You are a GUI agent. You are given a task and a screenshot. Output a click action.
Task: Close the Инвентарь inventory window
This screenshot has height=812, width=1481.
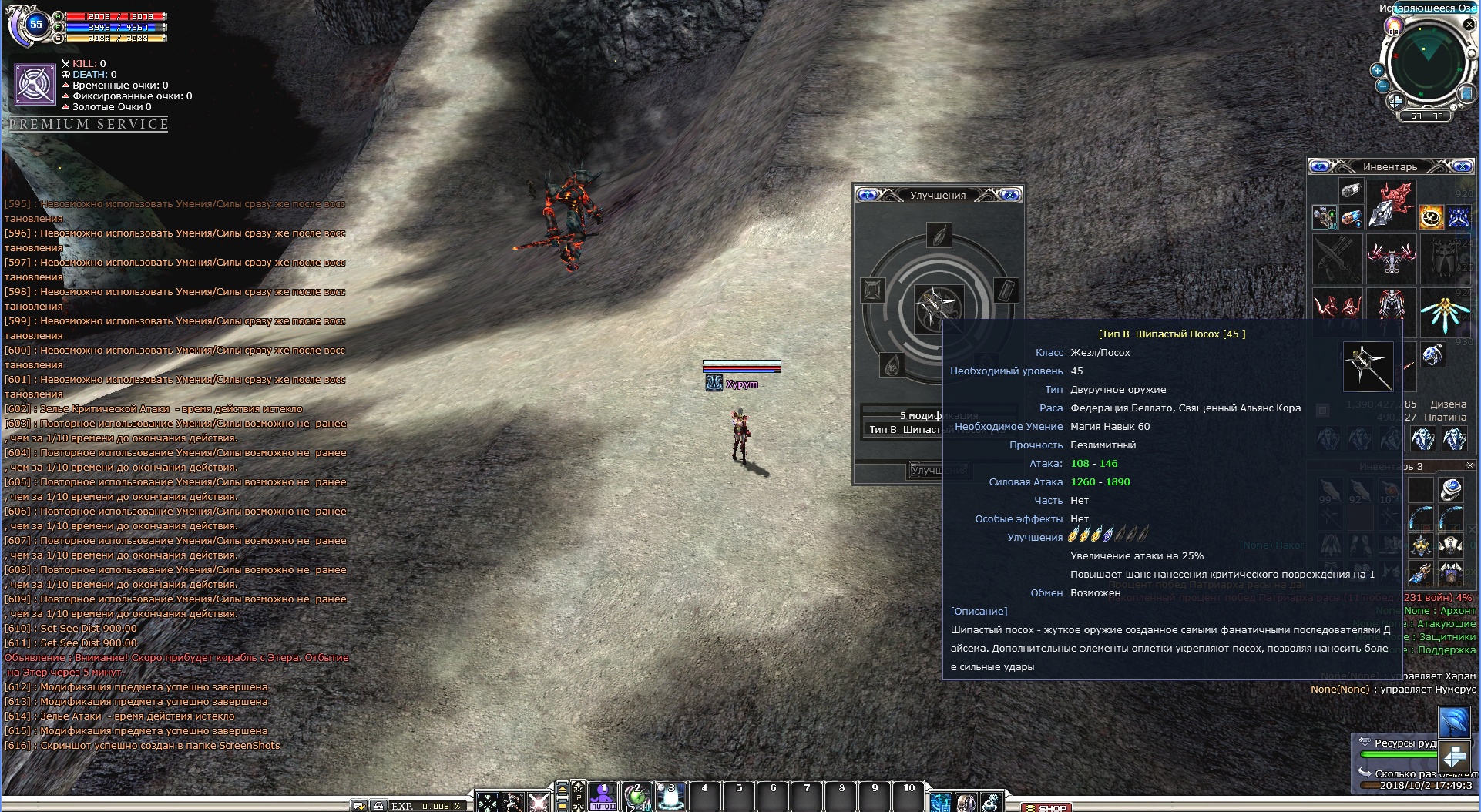coord(1462,166)
